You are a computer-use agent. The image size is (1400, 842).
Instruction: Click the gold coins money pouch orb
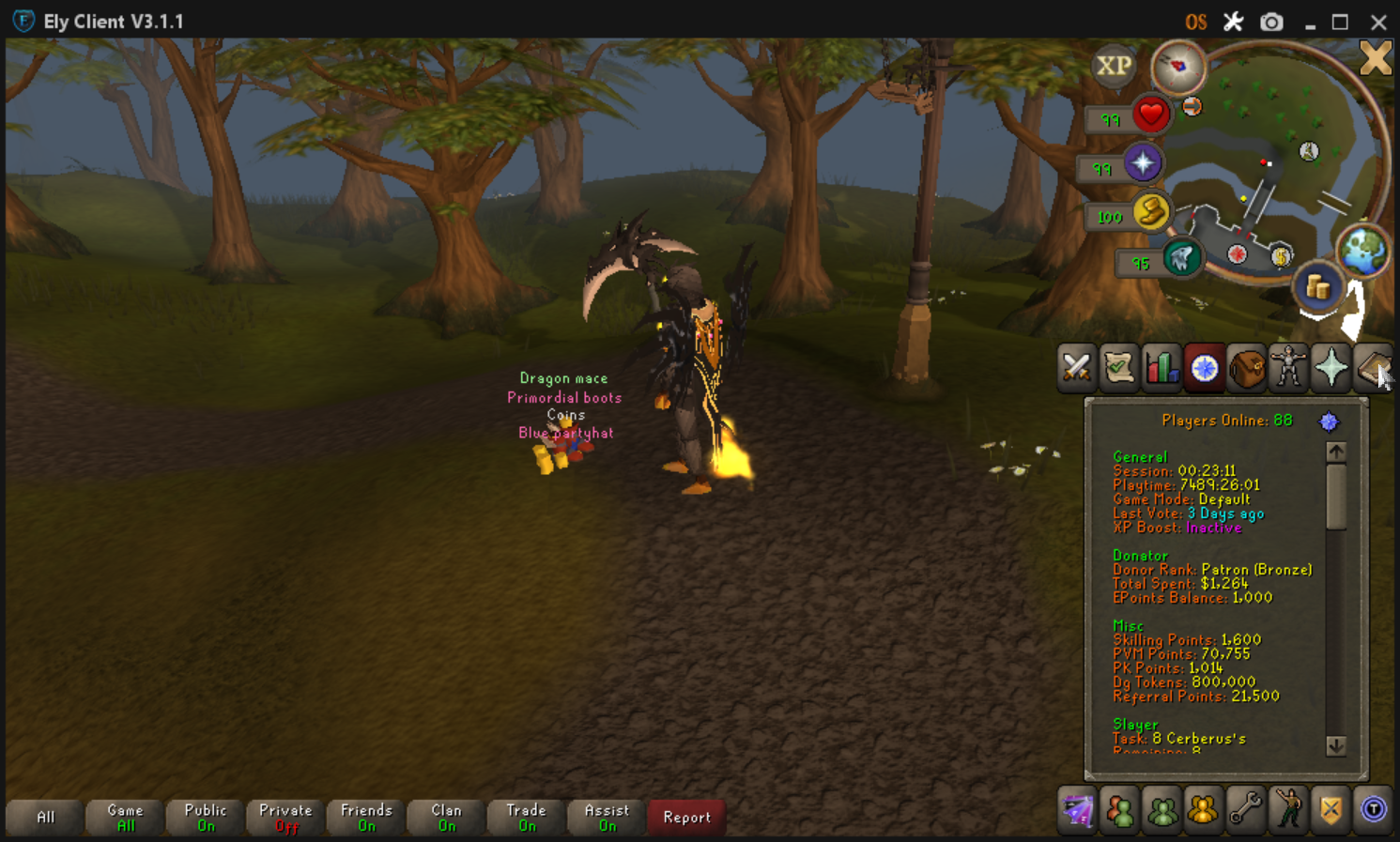(1317, 287)
